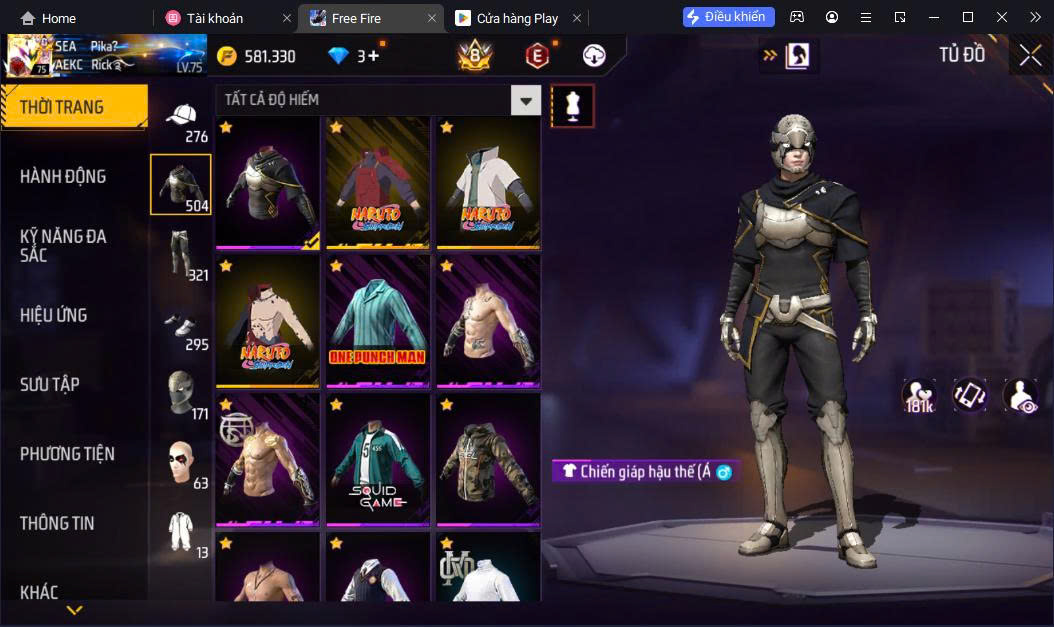
Task: Click the mannequin preview button
Action: (573, 106)
